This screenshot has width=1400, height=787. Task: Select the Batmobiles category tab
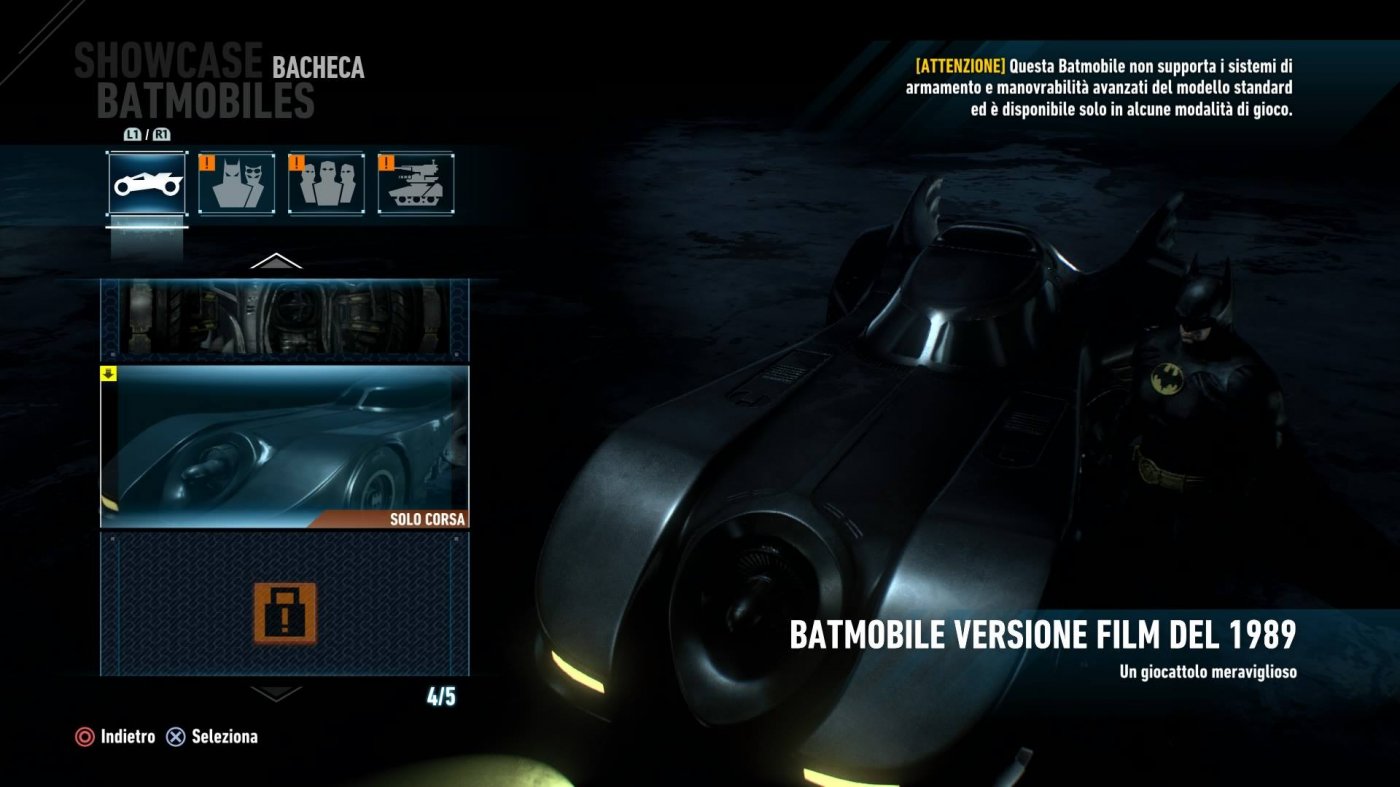pyautogui.click(x=147, y=183)
